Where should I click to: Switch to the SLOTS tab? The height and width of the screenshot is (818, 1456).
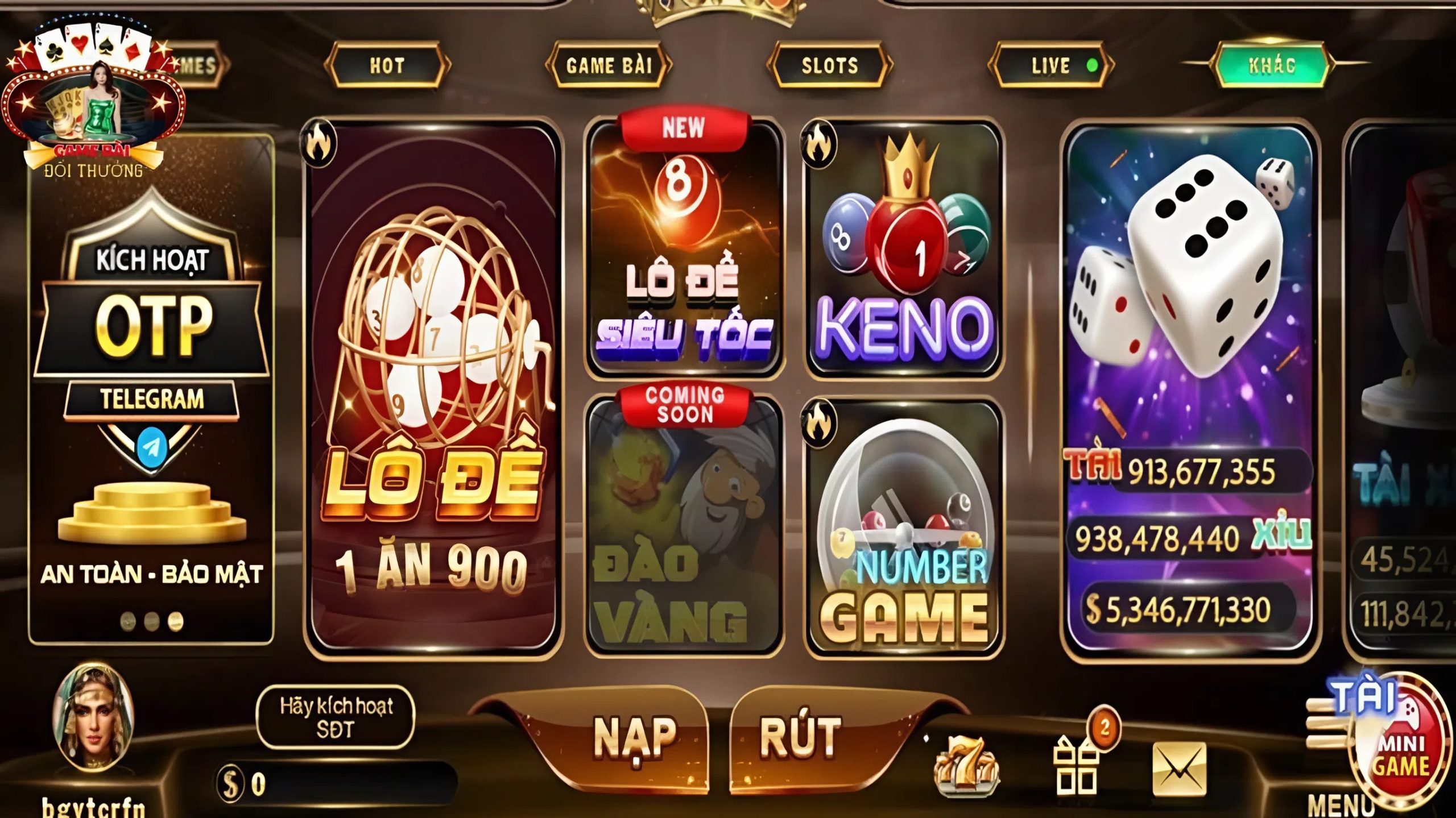(830, 65)
